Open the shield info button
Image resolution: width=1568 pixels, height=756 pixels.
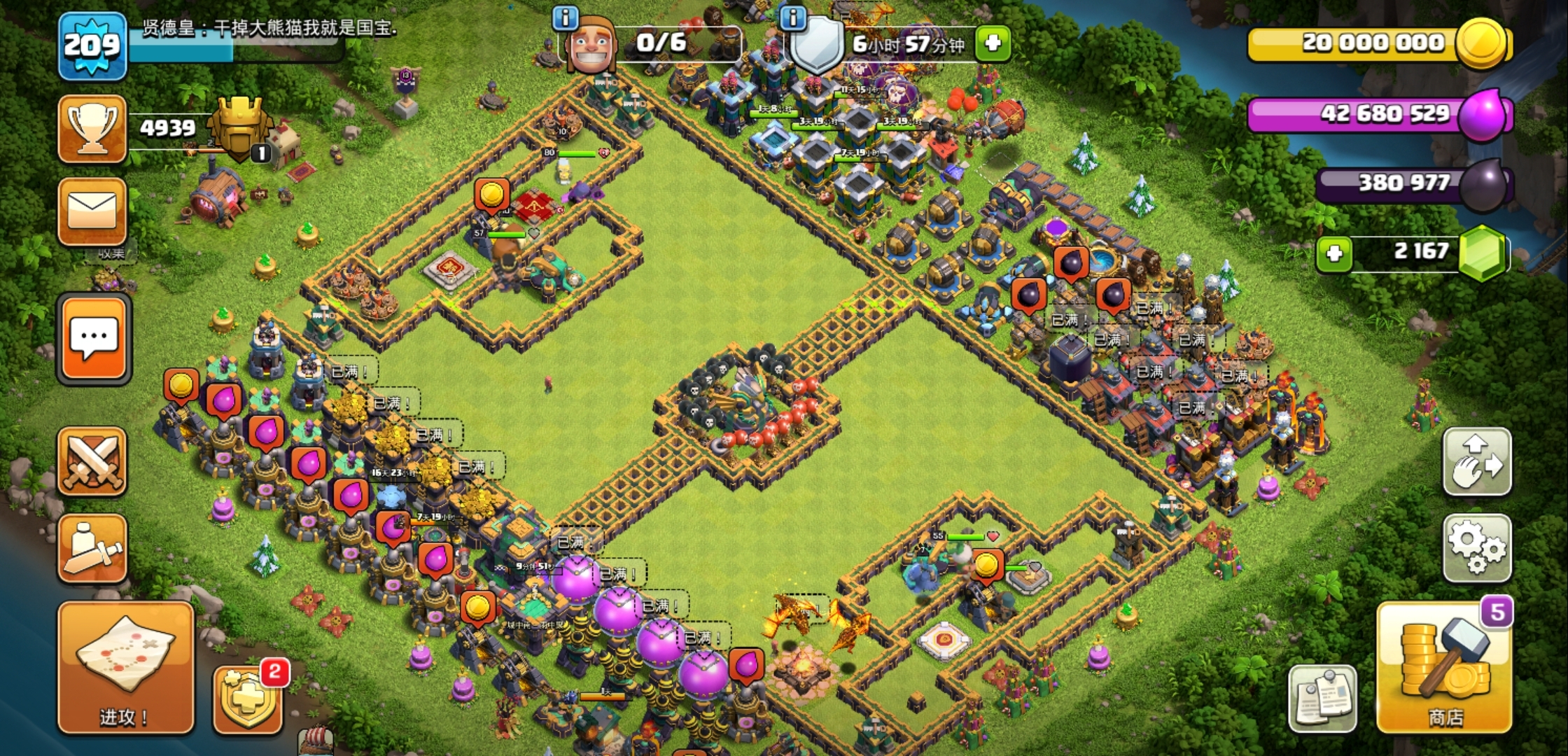[x=792, y=17]
